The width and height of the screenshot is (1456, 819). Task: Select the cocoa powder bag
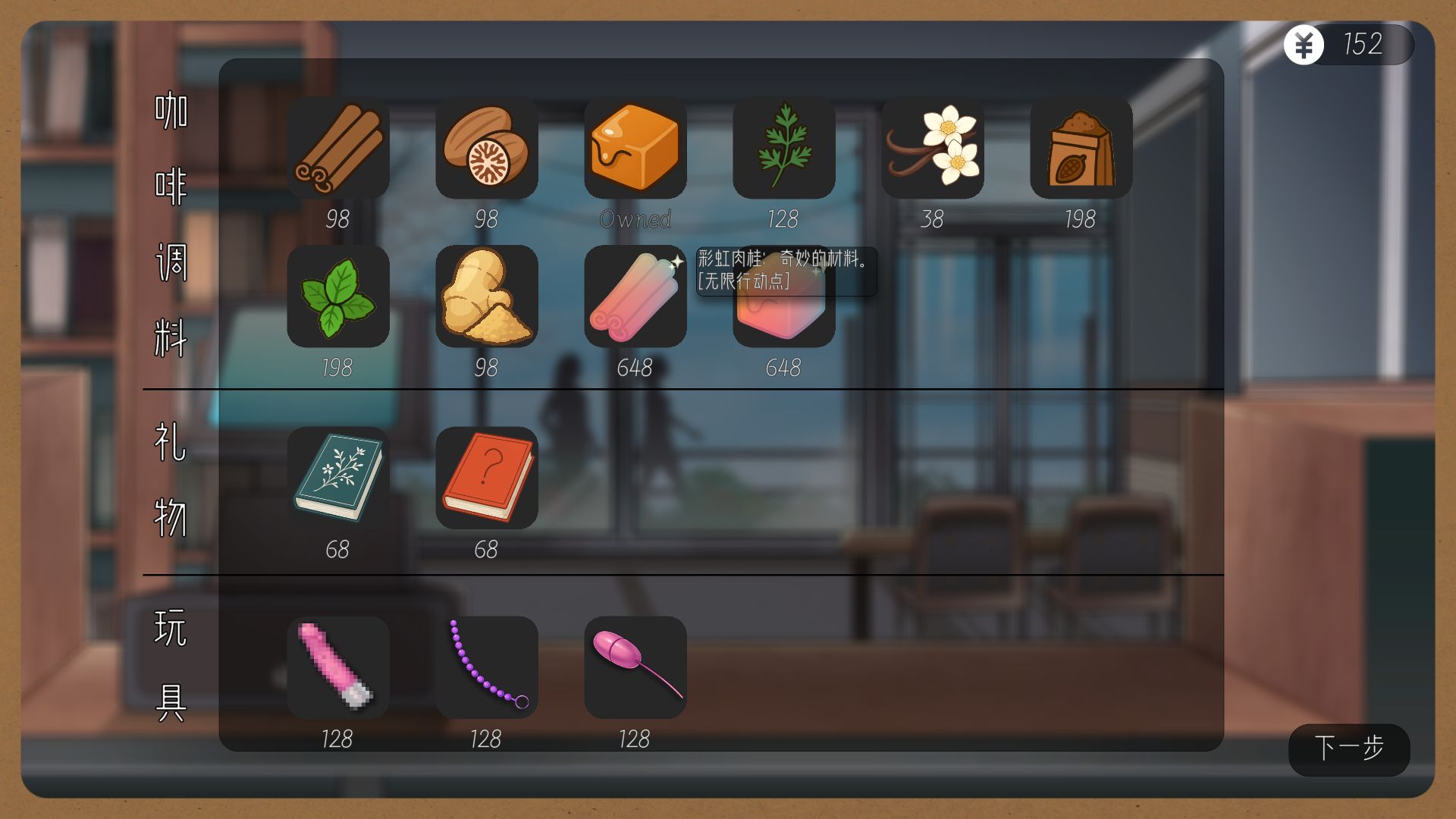click(1081, 148)
